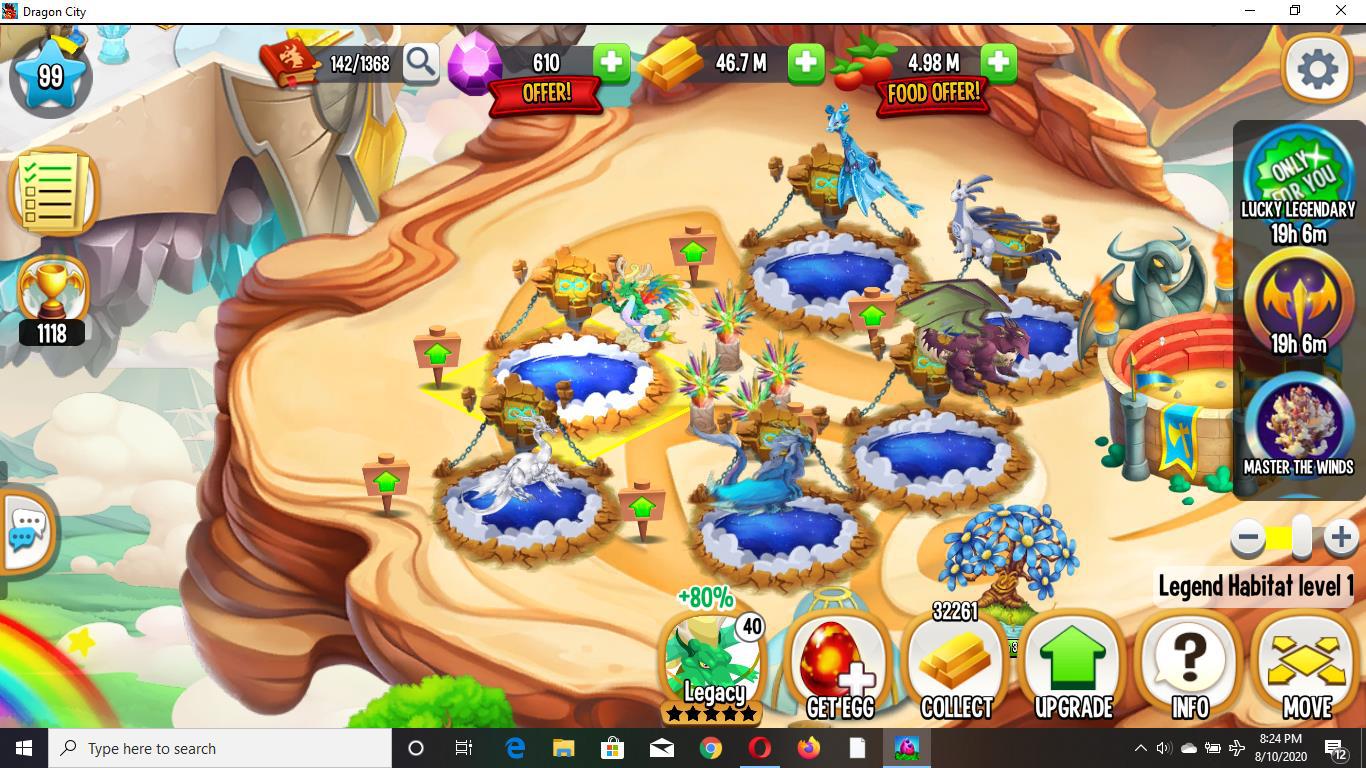Viewport: 1366px width, 768px height.
Task: Buy gems with the purple plus button
Action: pos(612,62)
